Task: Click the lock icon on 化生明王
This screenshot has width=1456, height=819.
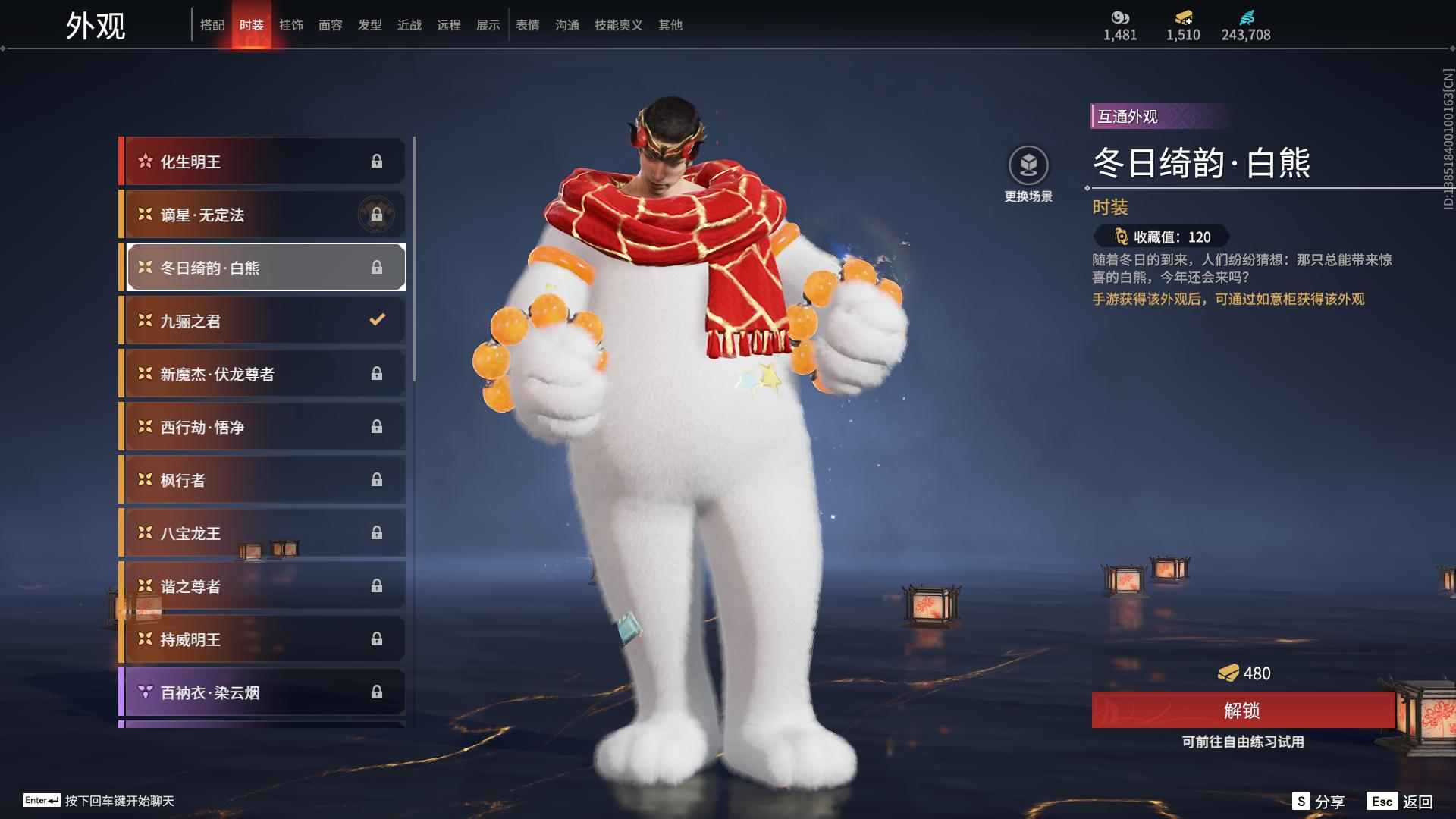Action: point(378,161)
